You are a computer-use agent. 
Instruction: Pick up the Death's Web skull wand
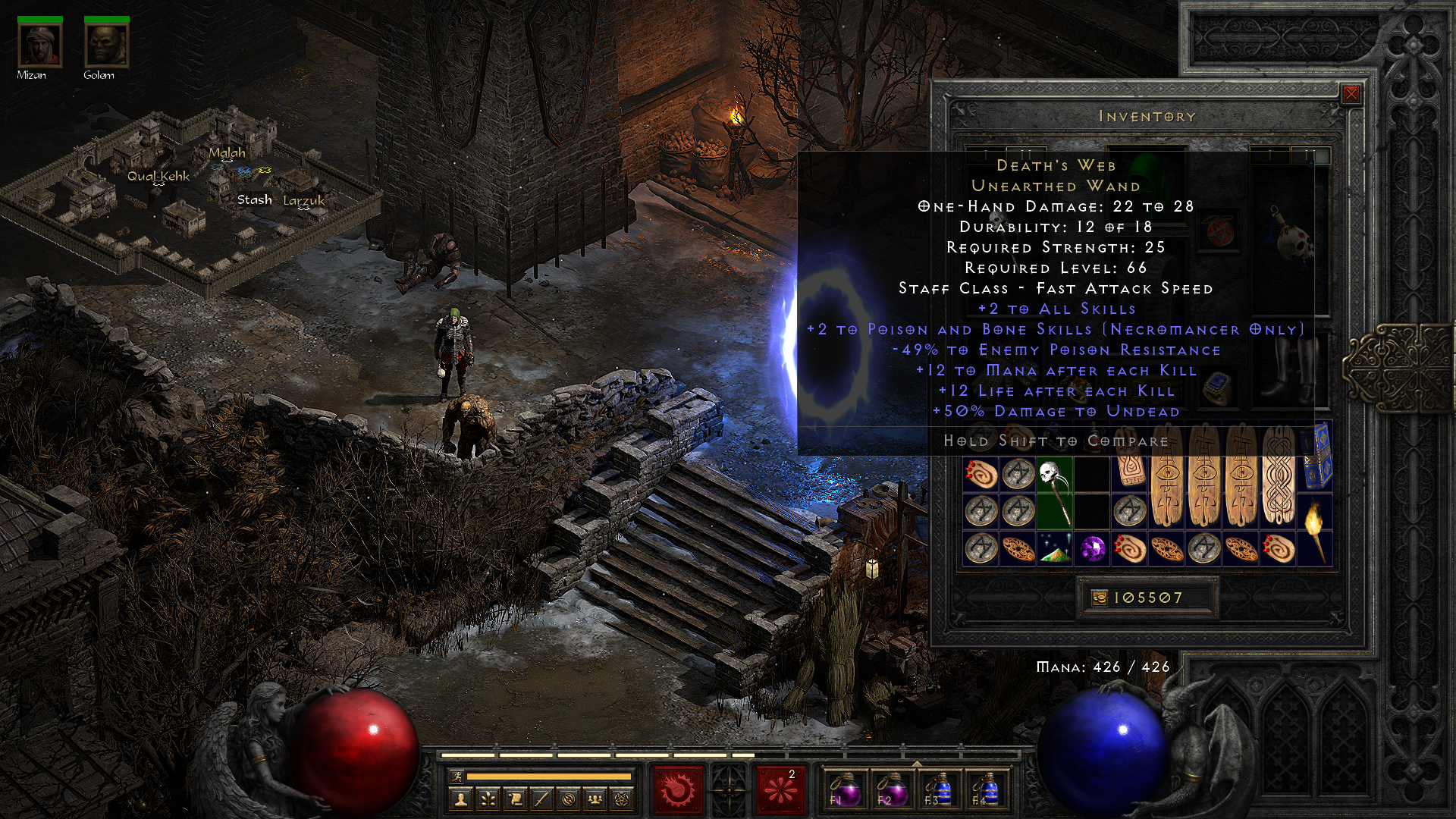[1055, 492]
